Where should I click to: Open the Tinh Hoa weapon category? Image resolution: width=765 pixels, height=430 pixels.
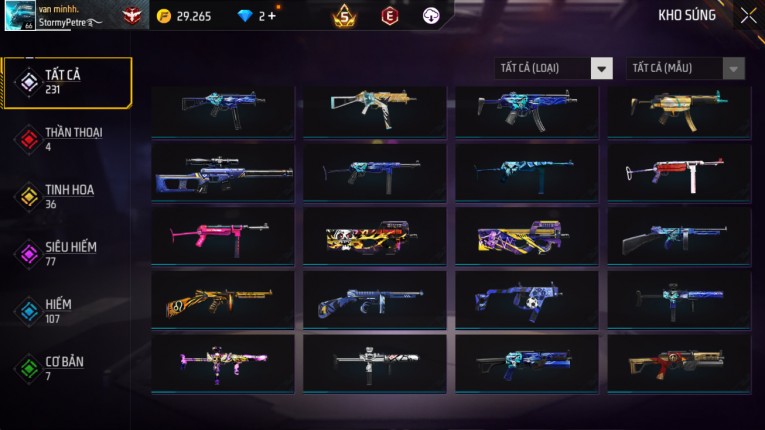click(x=67, y=196)
